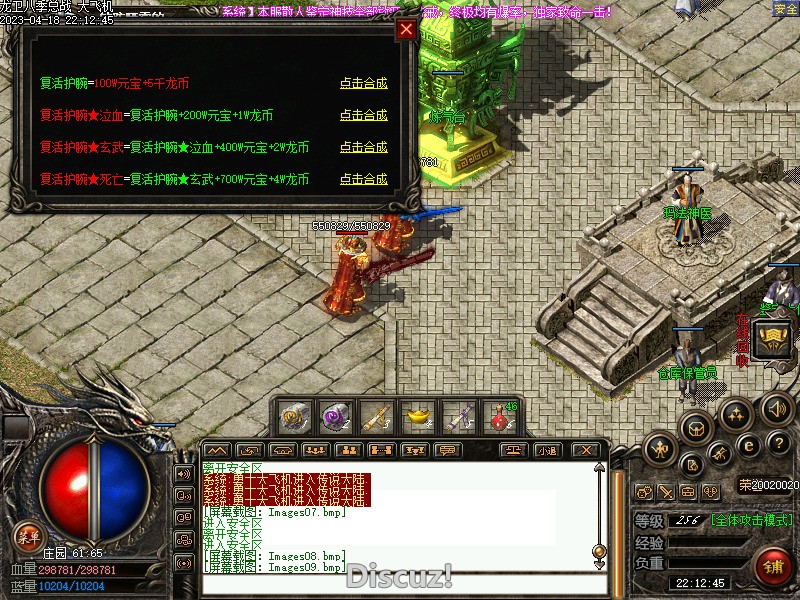Close the bracer synthesis dialog
The image size is (800, 600).
(x=406, y=29)
